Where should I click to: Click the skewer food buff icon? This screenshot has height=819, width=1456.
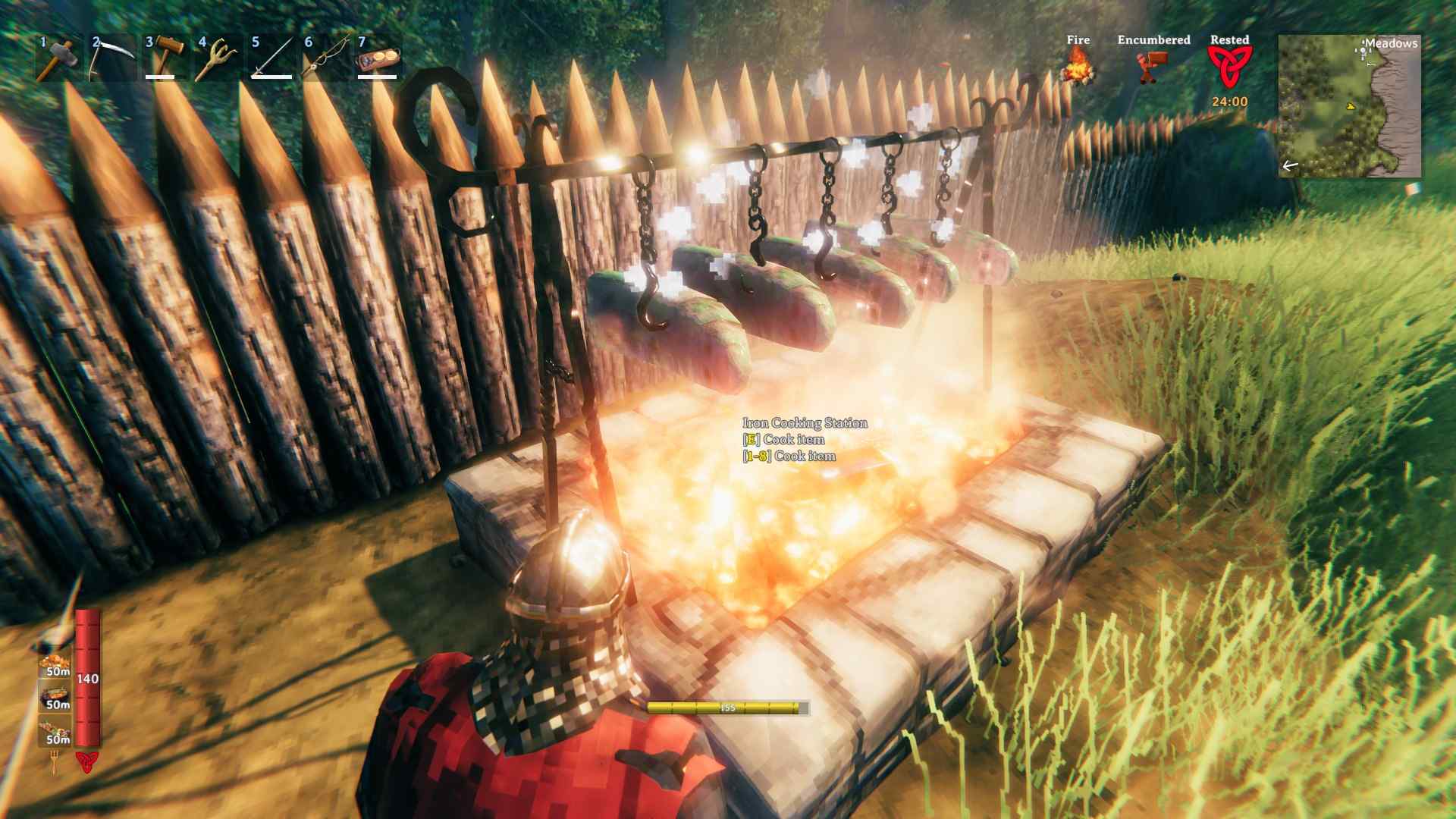(55, 730)
